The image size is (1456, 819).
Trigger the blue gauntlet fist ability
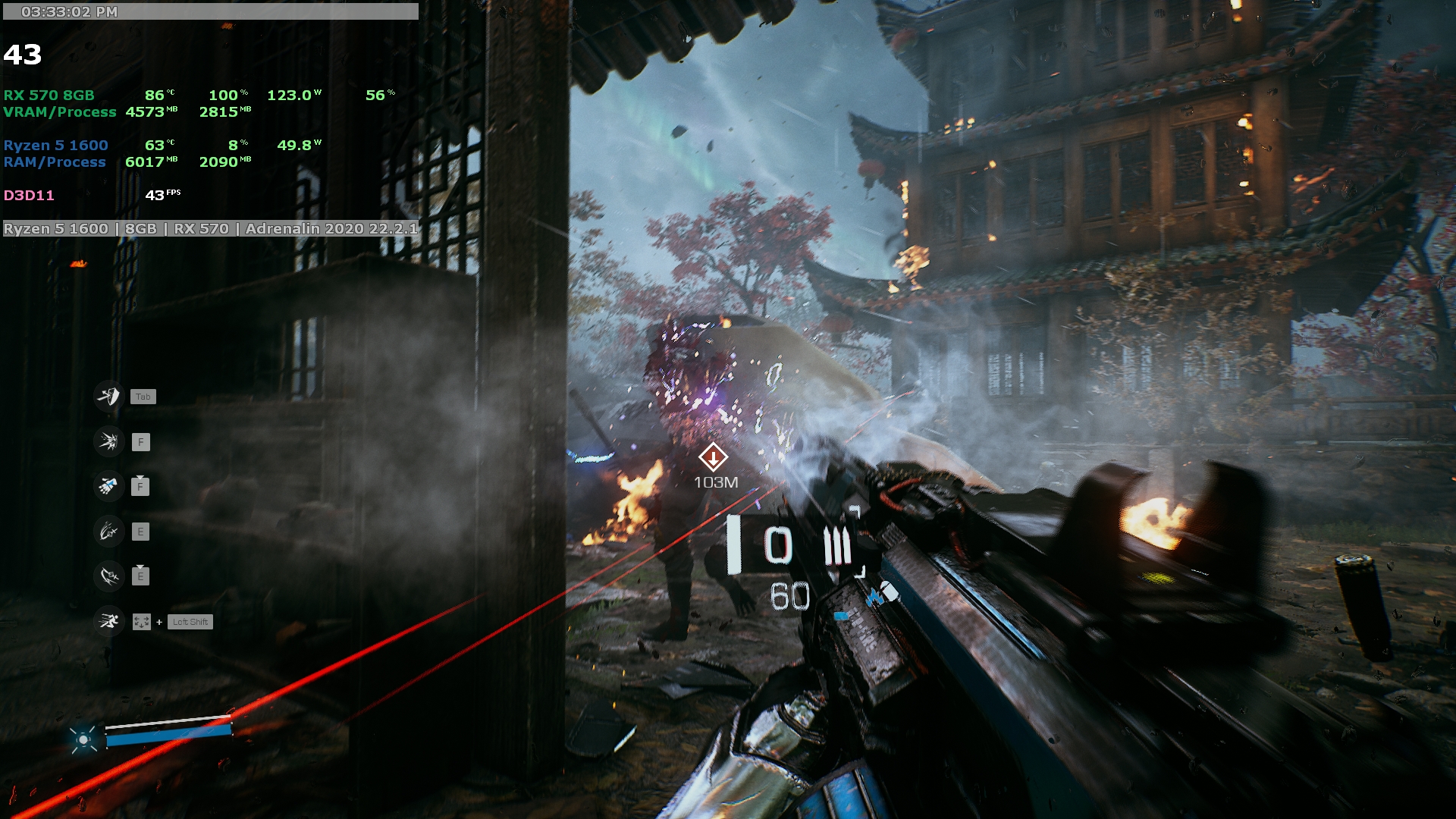(x=108, y=486)
